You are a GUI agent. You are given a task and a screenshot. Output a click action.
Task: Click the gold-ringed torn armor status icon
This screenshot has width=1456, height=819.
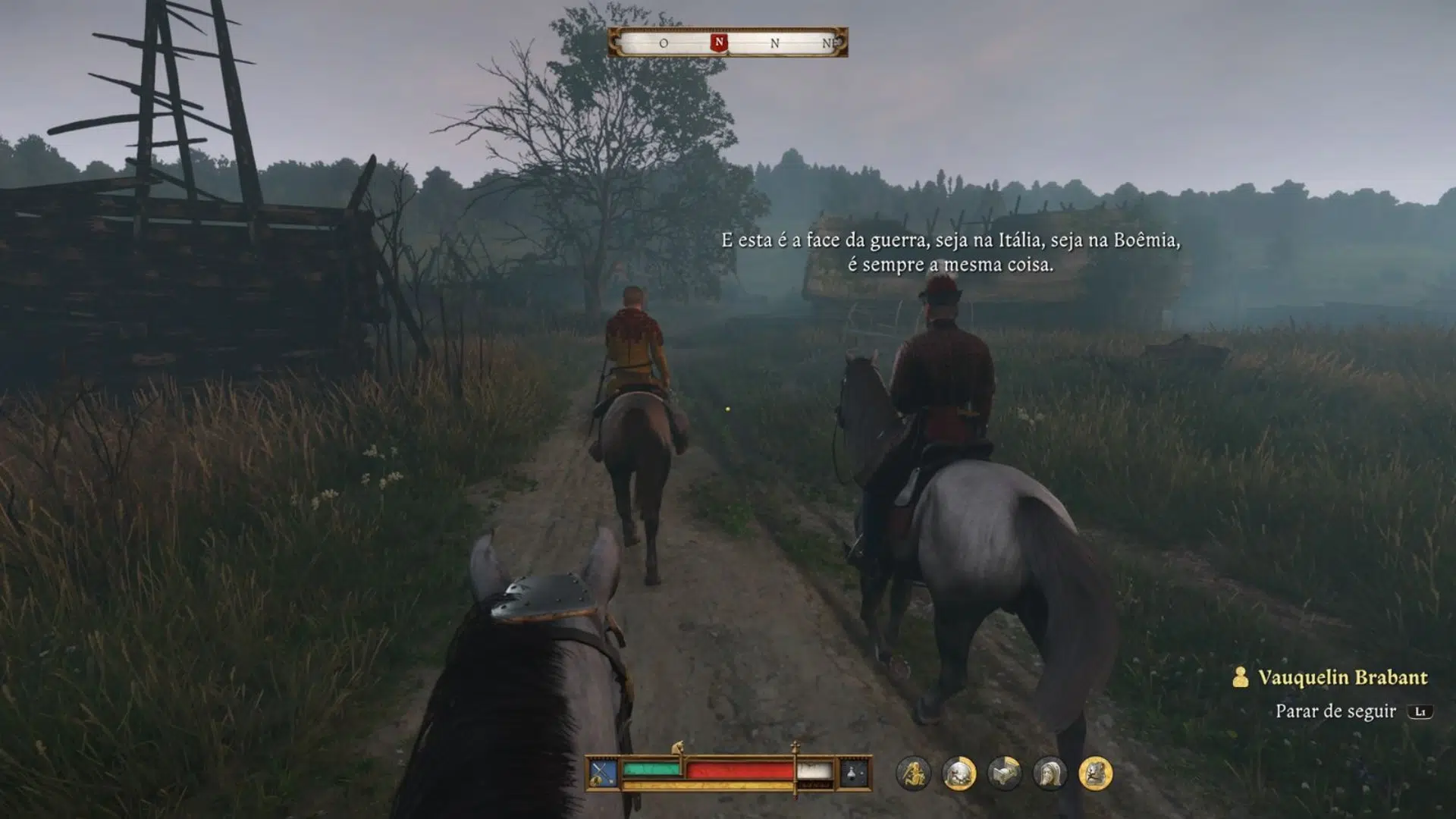pyautogui.click(x=1095, y=773)
